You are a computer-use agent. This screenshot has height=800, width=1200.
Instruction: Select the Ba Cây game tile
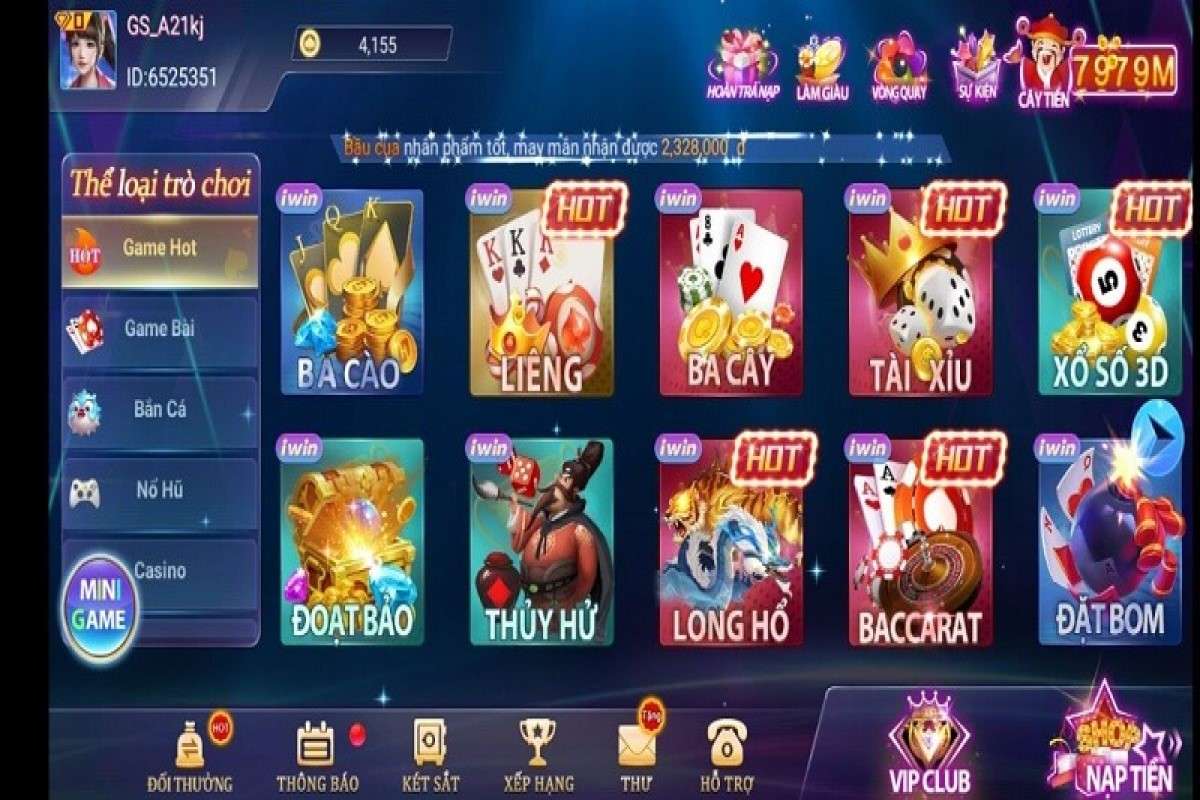point(730,292)
